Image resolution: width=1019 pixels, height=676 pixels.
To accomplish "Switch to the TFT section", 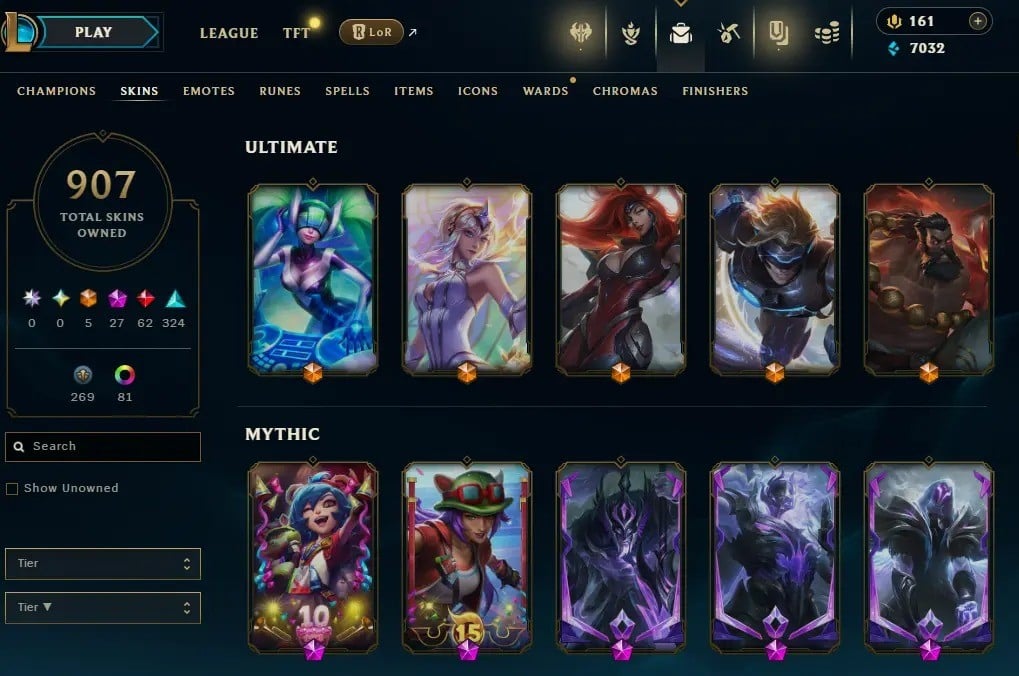I will [x=296, y=33].
